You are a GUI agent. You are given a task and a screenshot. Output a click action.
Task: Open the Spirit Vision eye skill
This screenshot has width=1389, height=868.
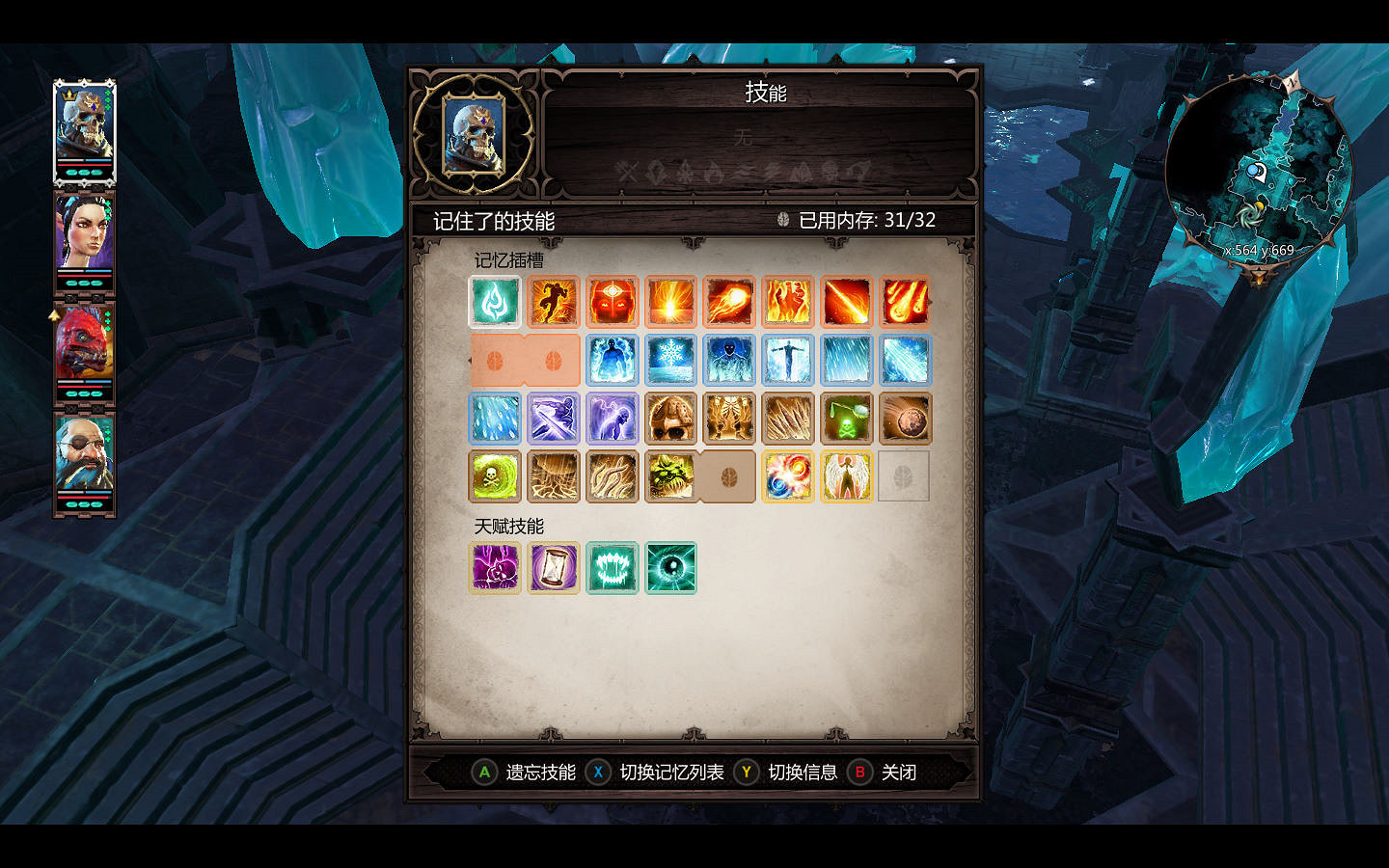[x=671, y=568]
